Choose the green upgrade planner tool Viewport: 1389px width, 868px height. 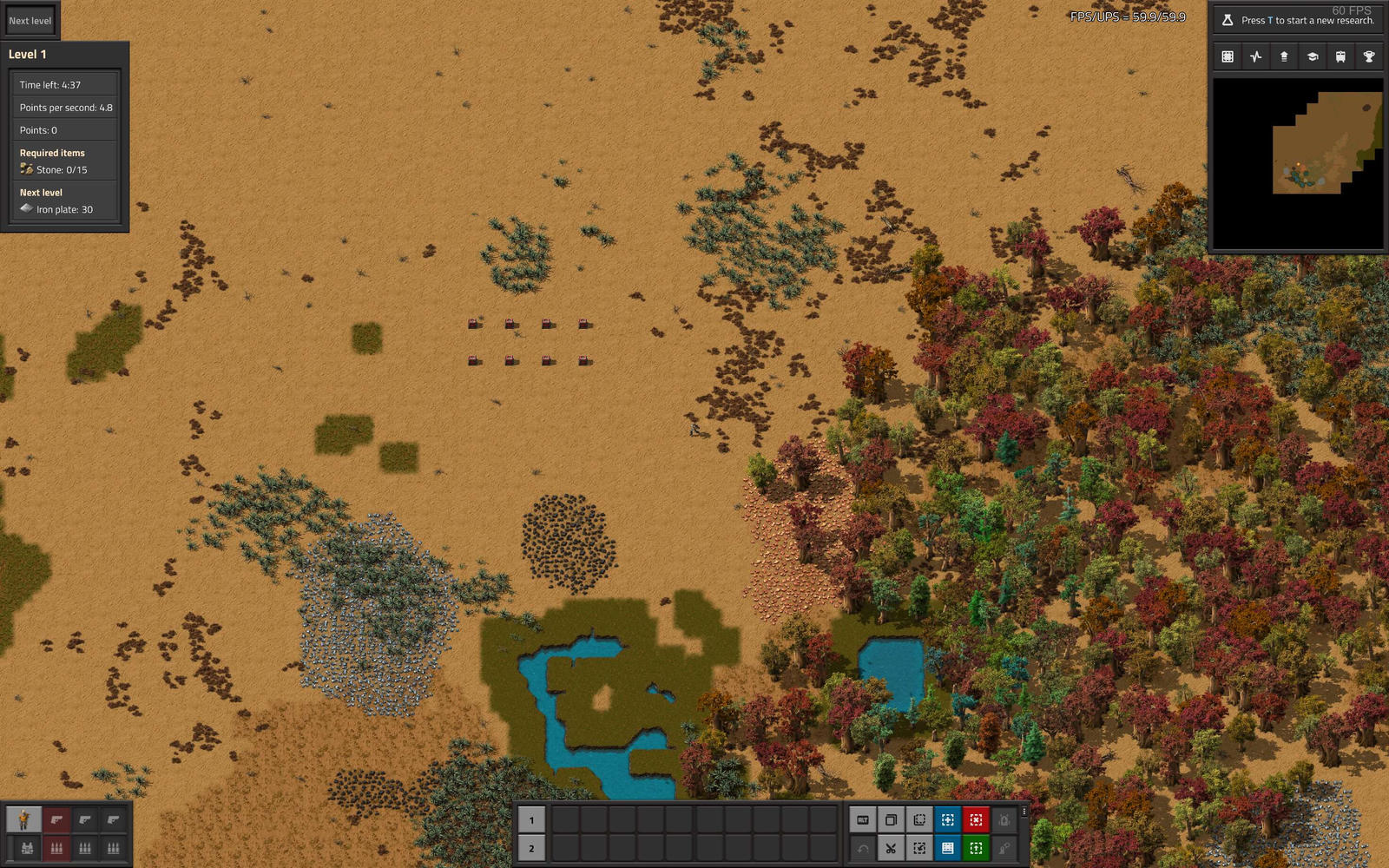[x=976, y=848]
